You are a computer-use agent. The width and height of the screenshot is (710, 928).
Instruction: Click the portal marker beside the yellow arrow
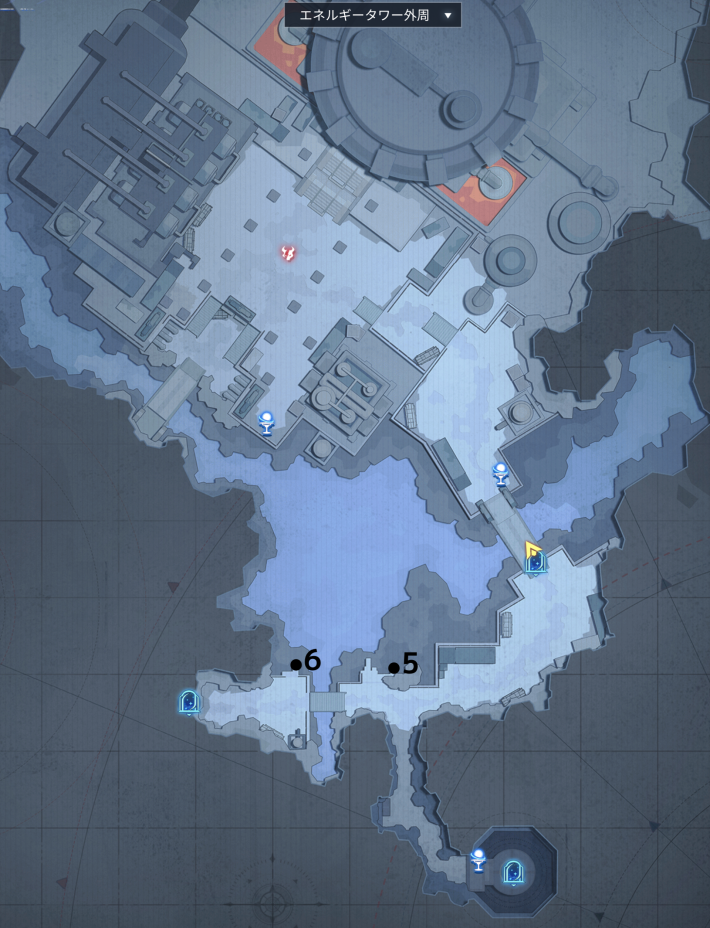coord(536,563)
